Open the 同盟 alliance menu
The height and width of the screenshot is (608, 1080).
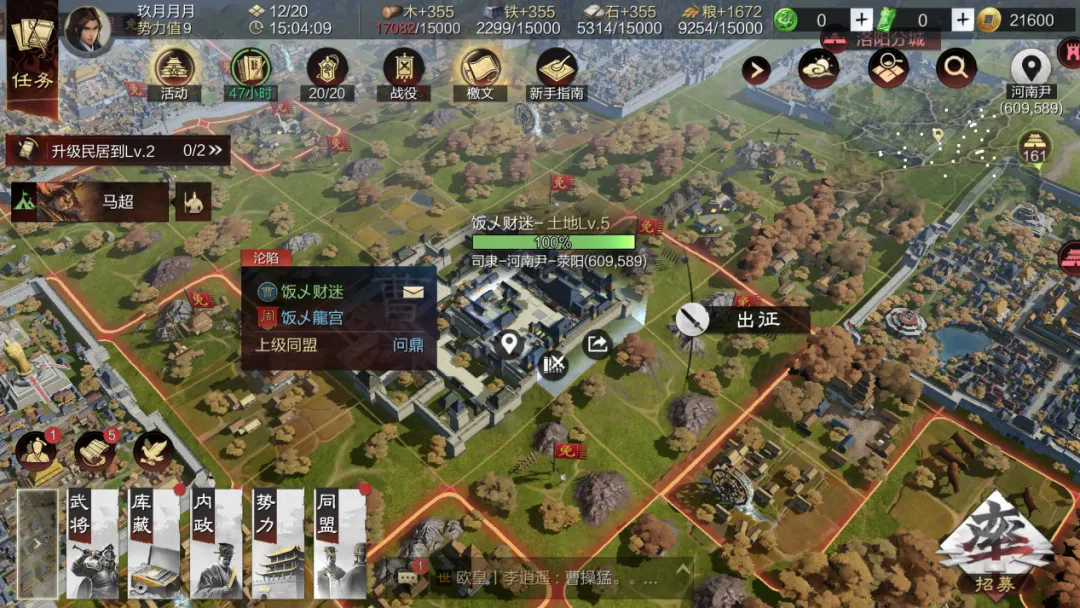340,543
